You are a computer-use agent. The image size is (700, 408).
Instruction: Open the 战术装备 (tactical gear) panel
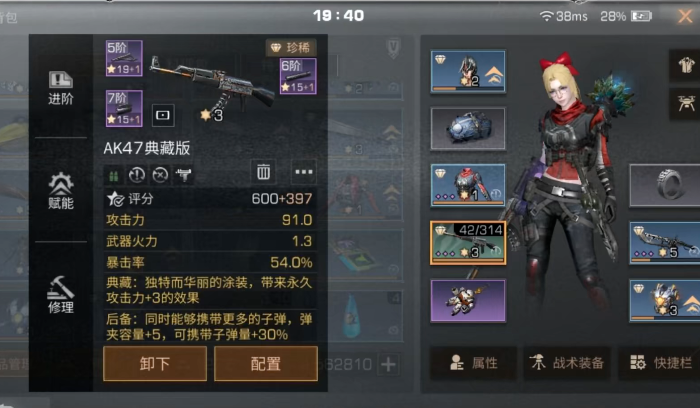(x=566, y=363)
